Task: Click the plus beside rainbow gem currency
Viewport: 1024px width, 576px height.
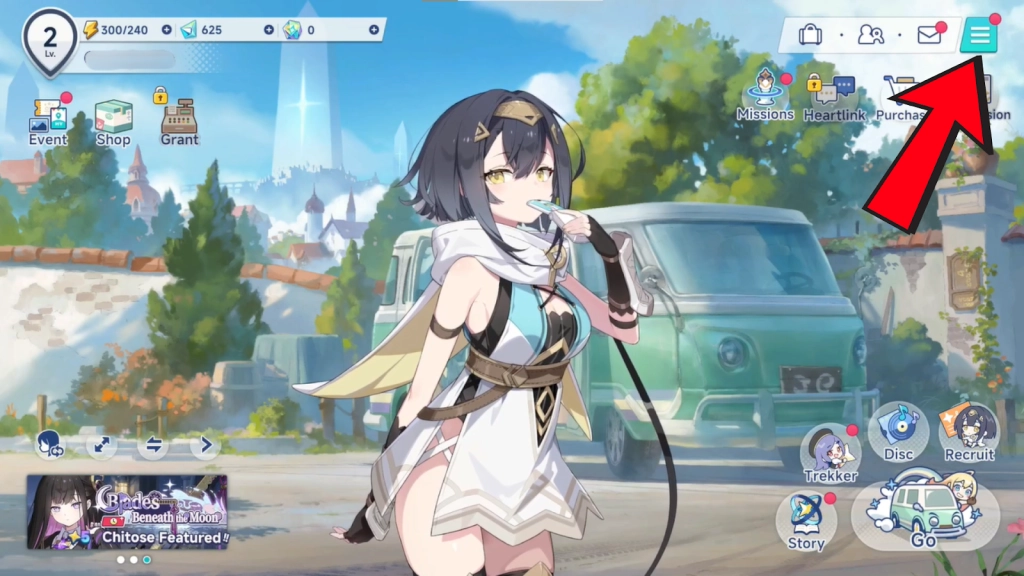Action: (374, 30)
